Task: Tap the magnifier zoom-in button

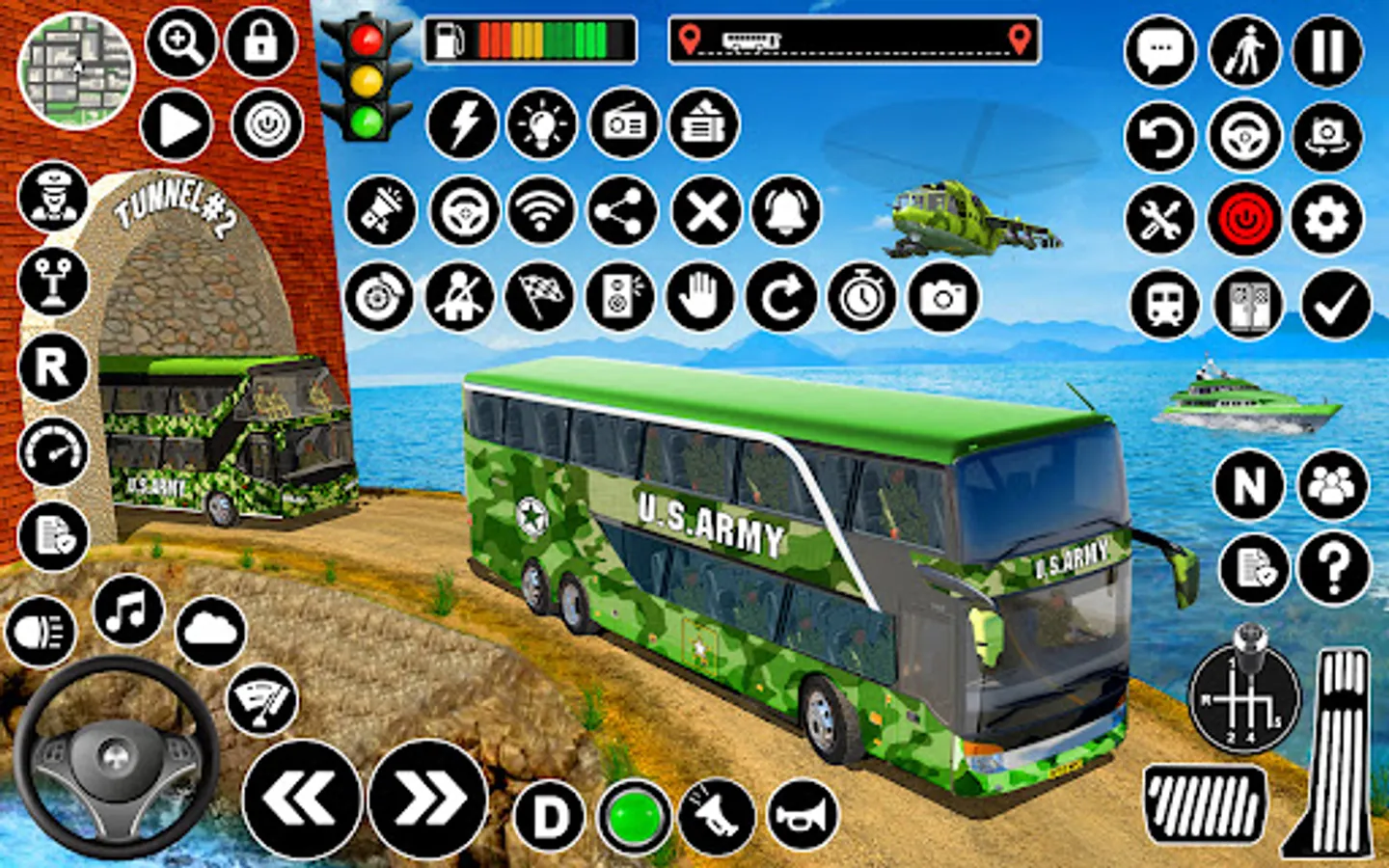Action: point(180,44)
